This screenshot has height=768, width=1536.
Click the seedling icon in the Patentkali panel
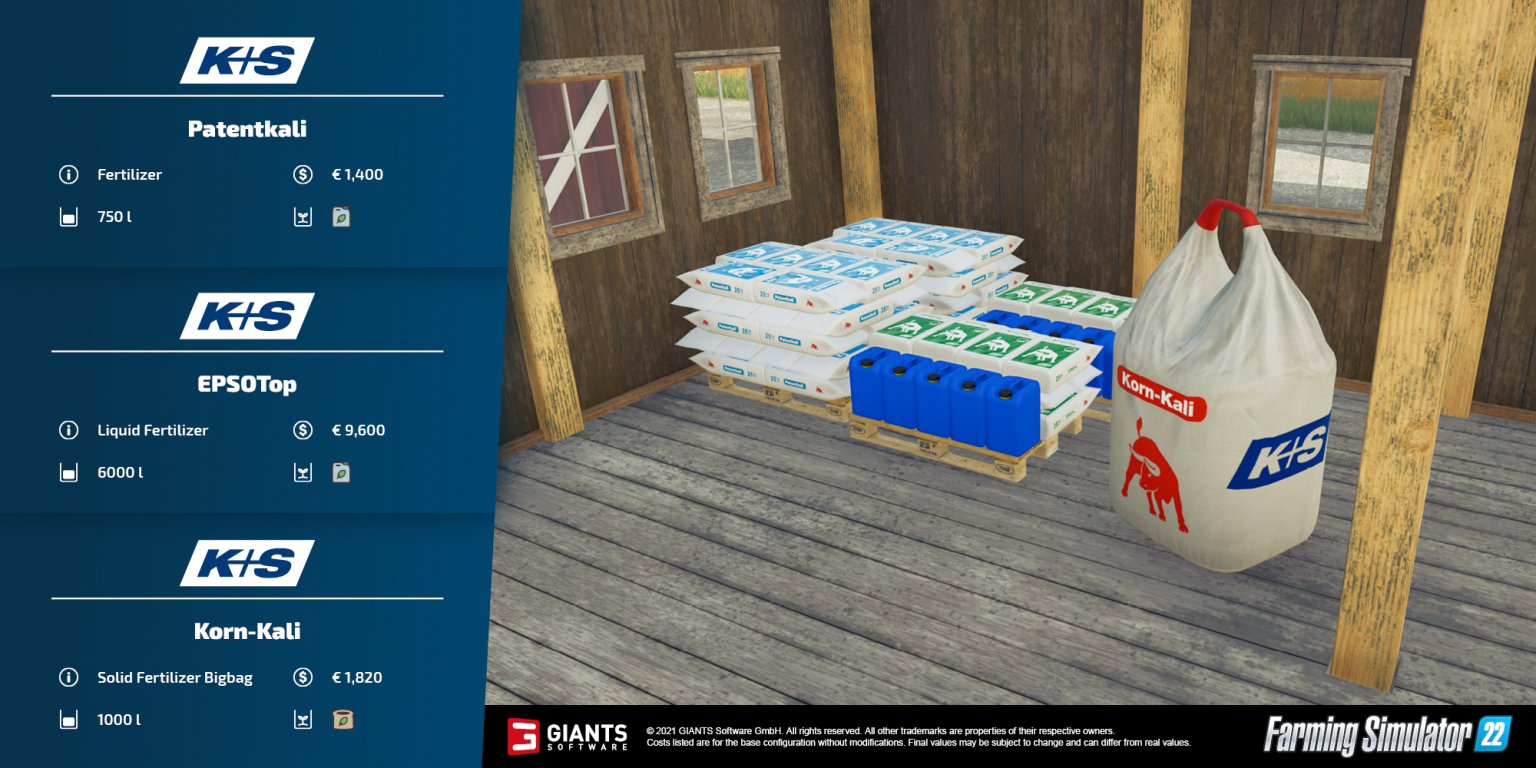[341, 216]
